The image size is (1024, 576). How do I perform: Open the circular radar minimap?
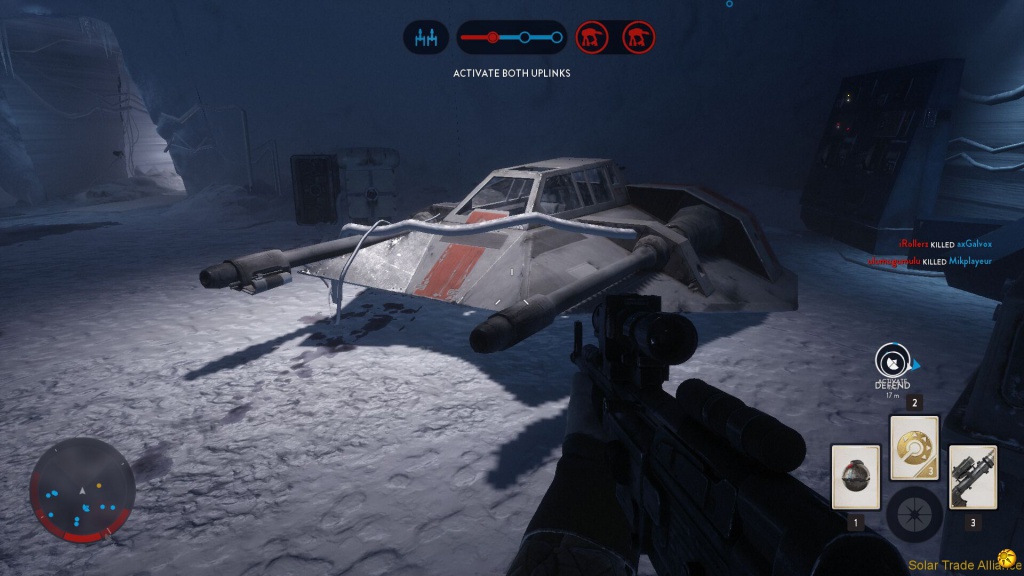click(82, 490)
